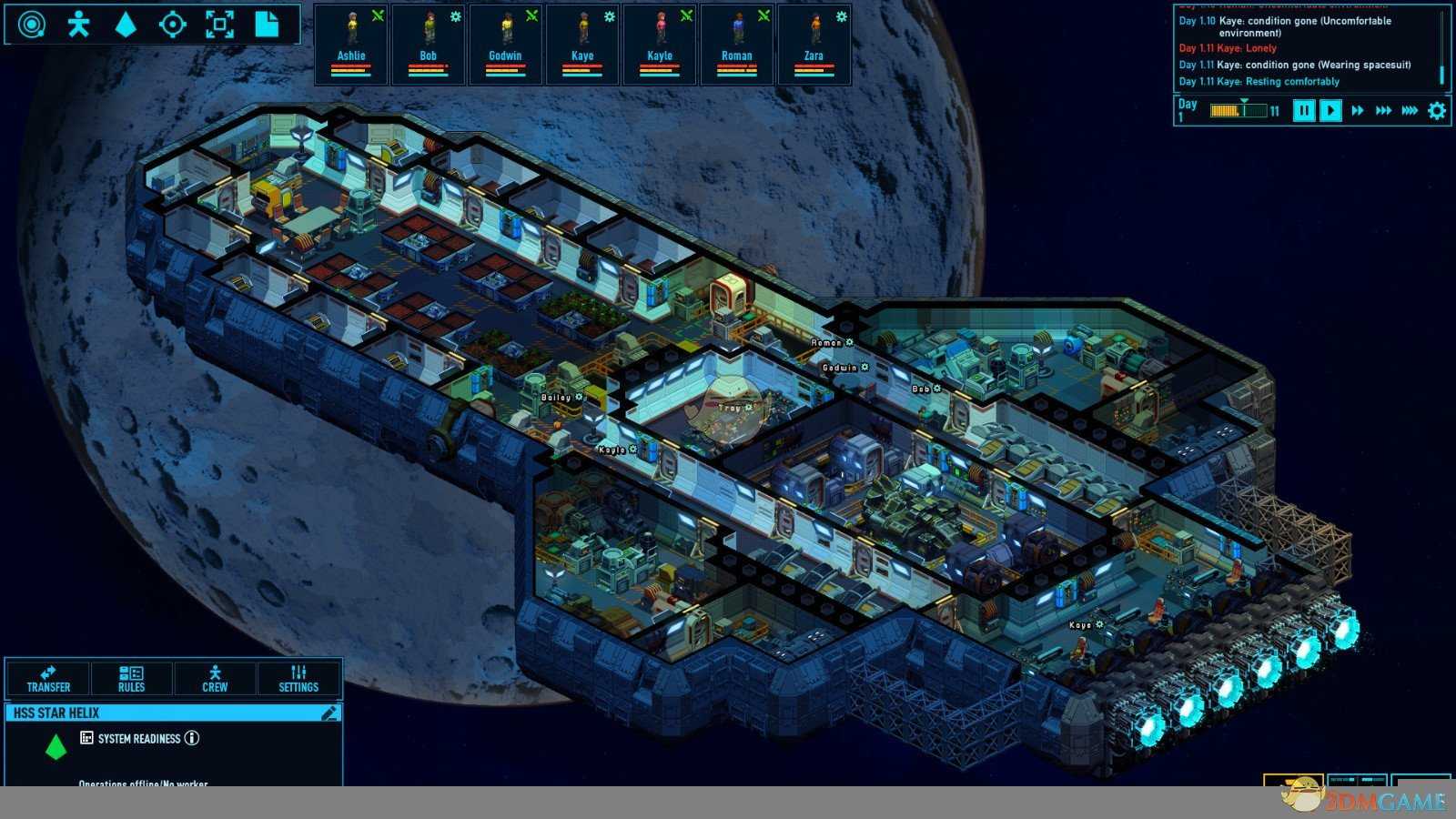Open the Rules tab
Viewport: 1456px width, 819px height.
(x=131, y=679)
